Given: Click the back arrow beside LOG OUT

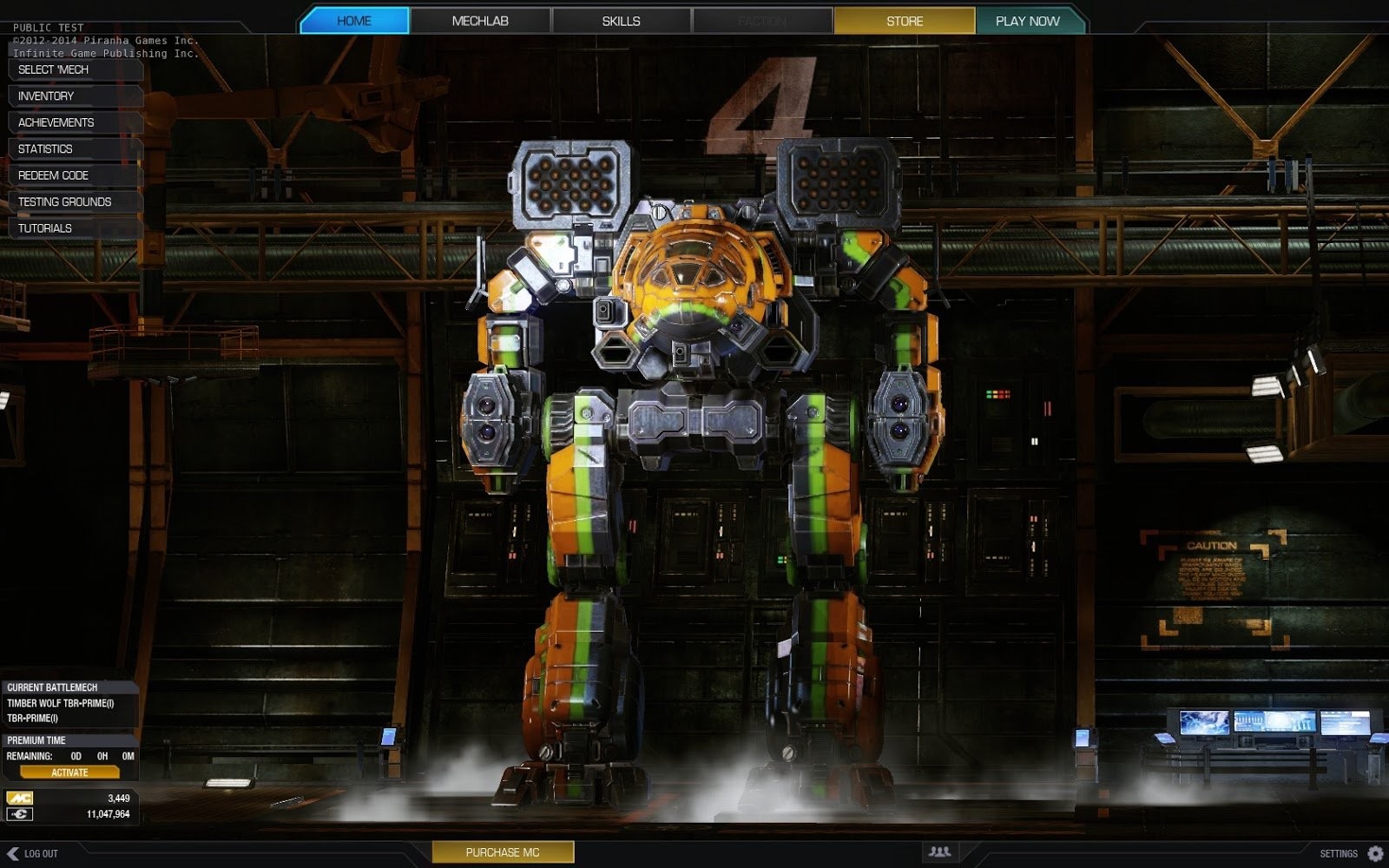Looking at the screenshot, I should (13, 852).
